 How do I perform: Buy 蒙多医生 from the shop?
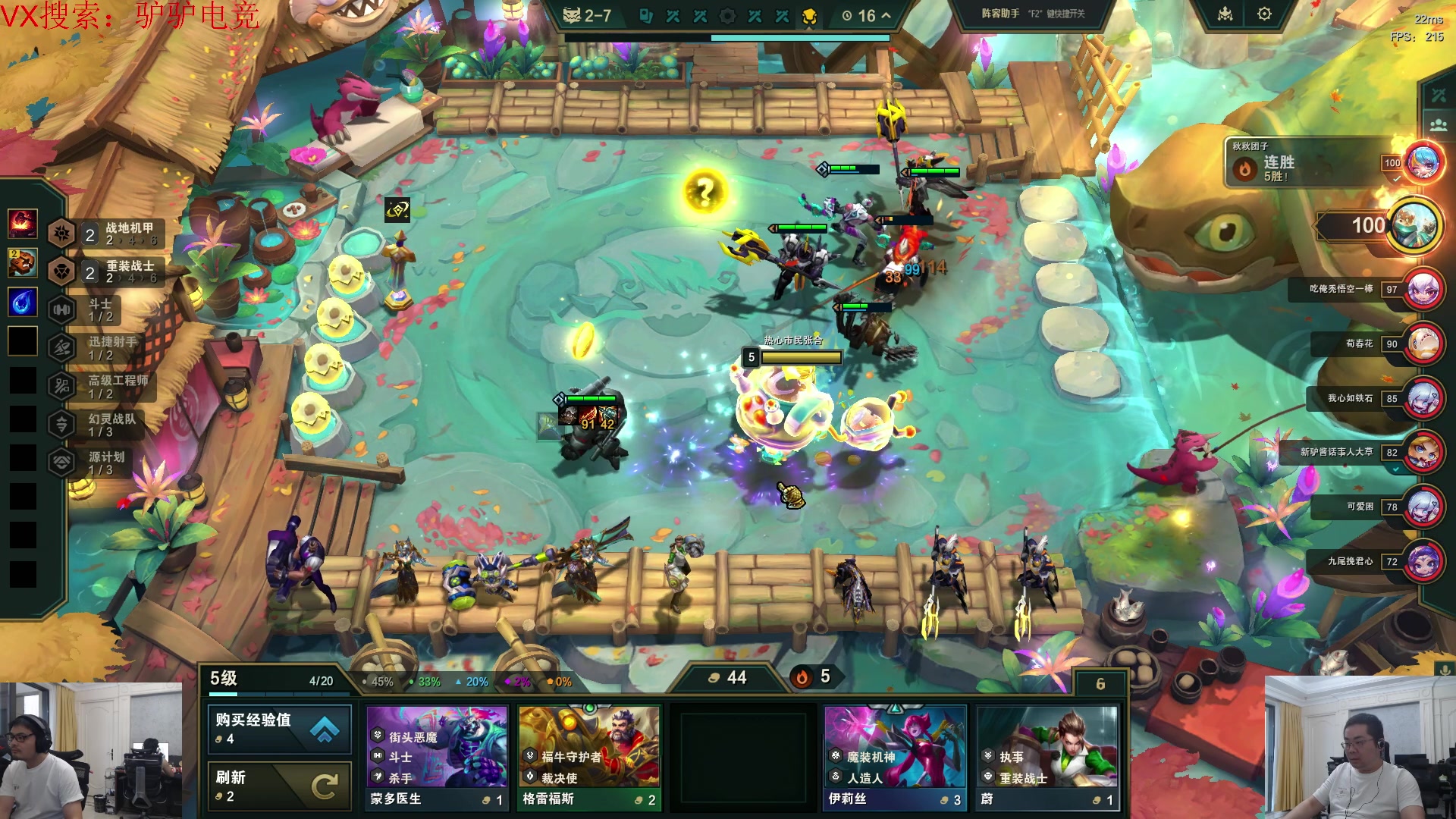(x=437, y=757)
